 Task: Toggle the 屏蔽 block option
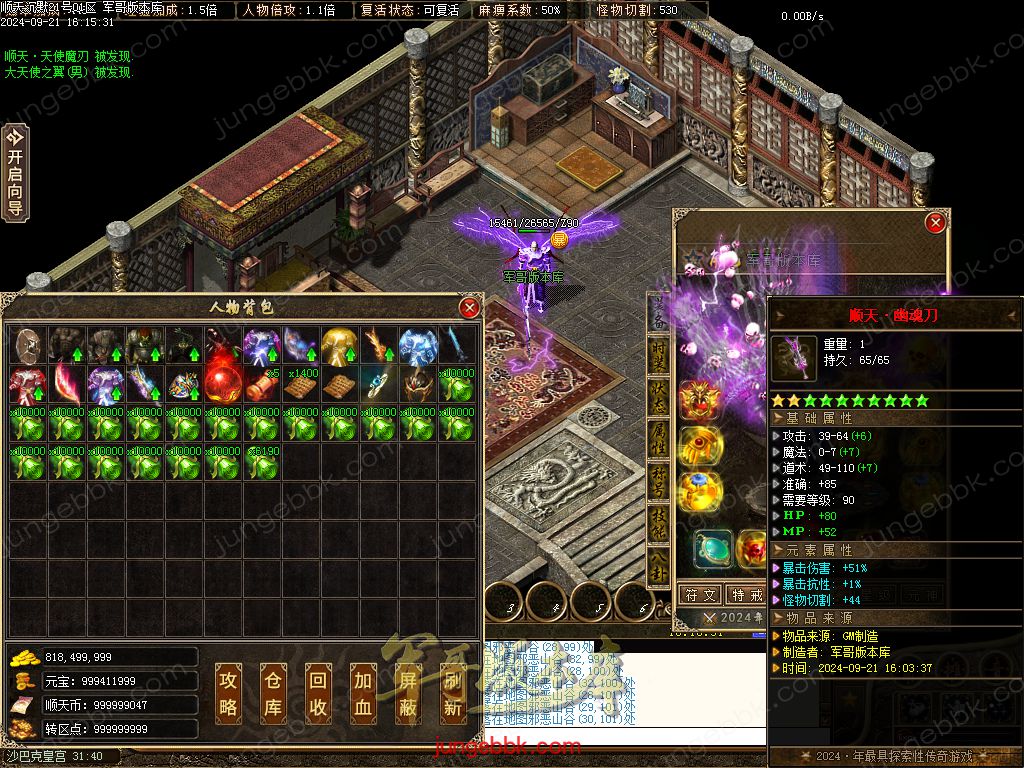(x=408, y=694)
